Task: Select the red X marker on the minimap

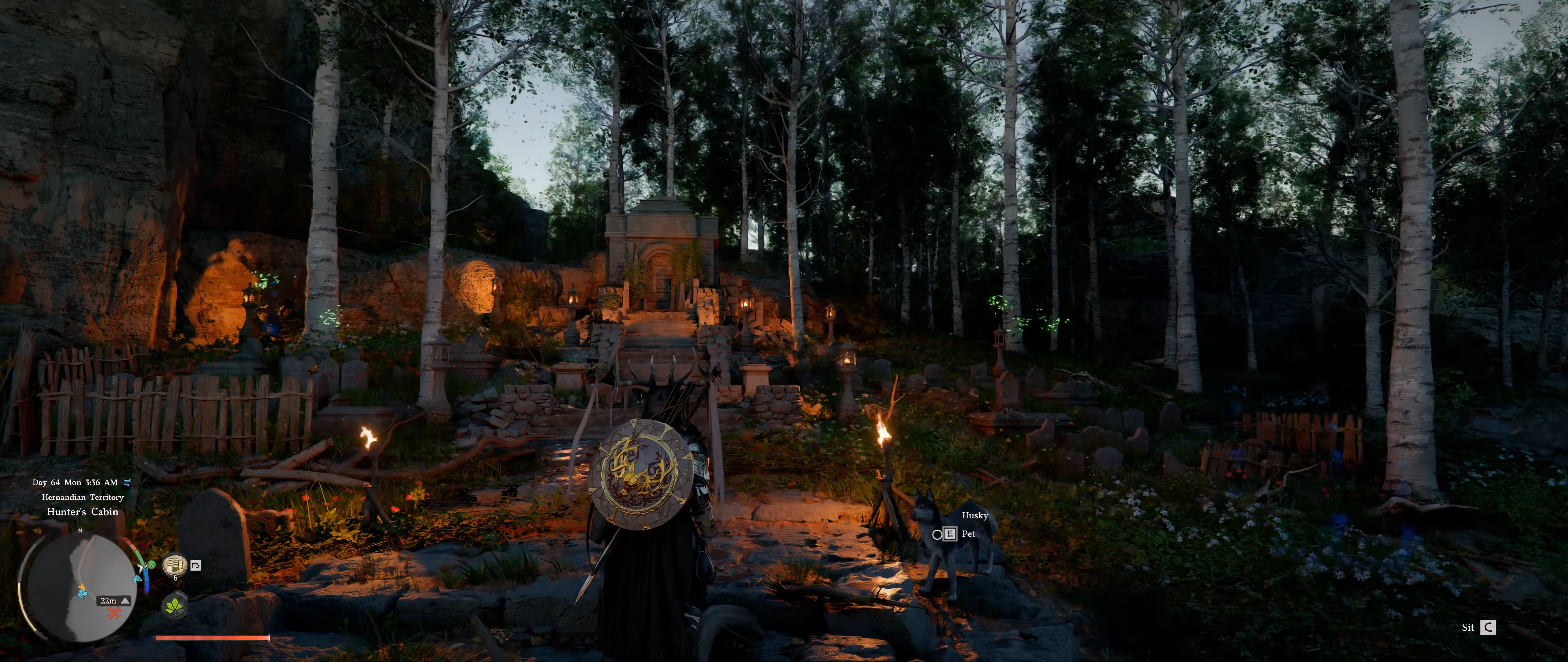Action: [114, 613]
